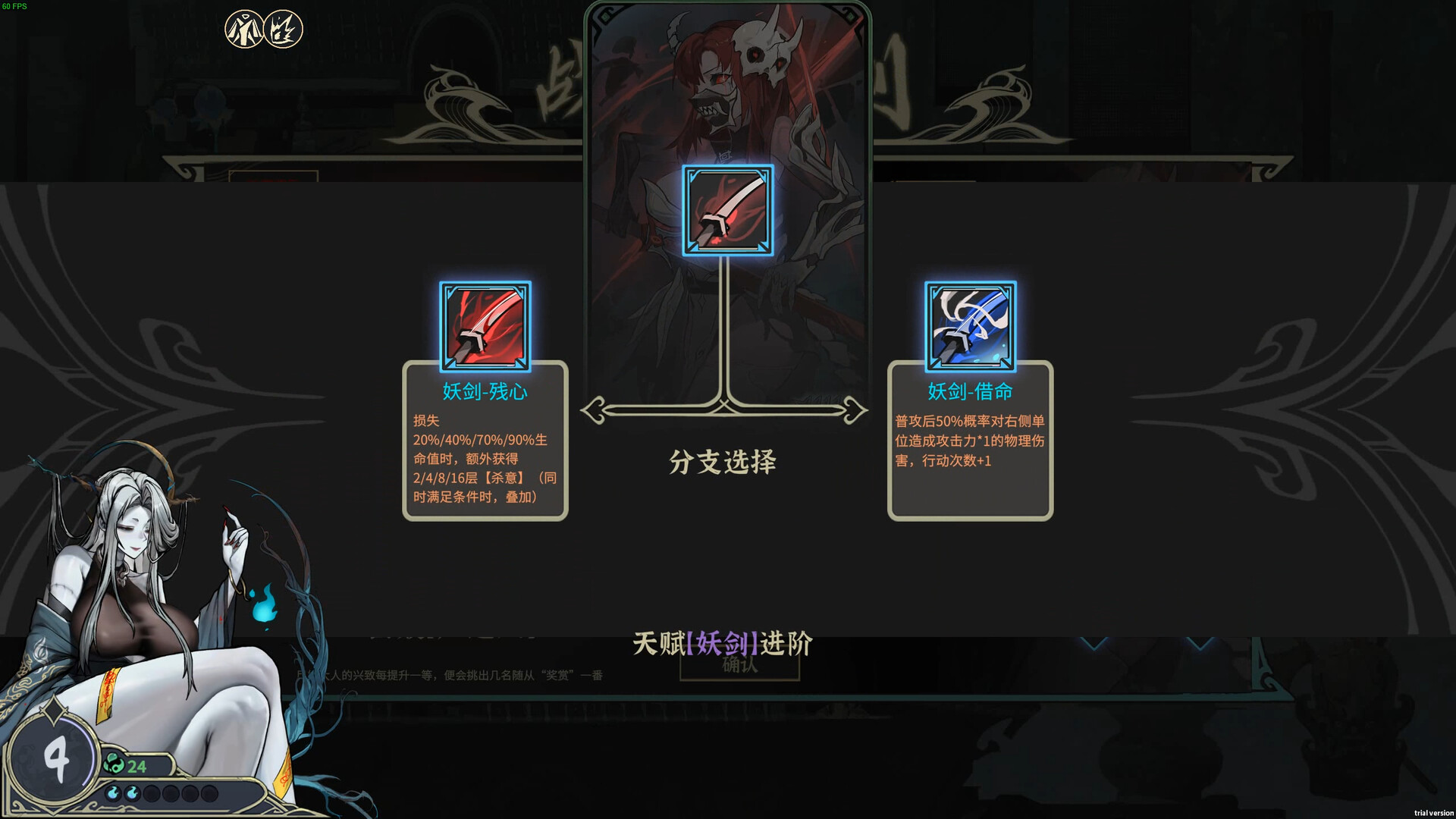Open the robe emblem icon at top left
The width and height of the screenshot is (1456, 819).
[x=243, y=28]
